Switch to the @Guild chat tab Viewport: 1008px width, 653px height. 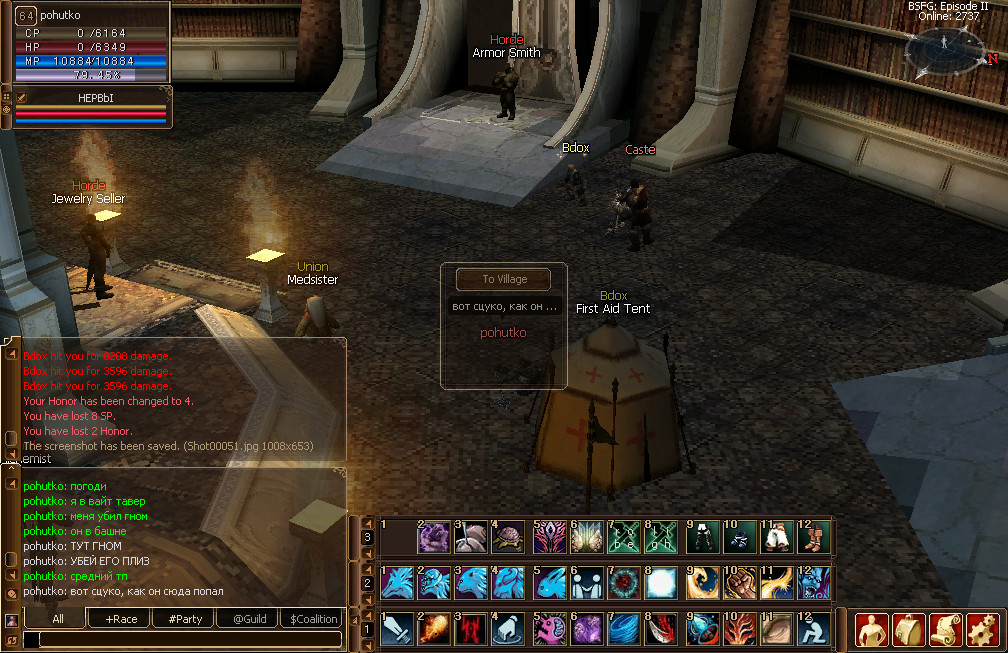pyautogui.click(x=249, y=619)
